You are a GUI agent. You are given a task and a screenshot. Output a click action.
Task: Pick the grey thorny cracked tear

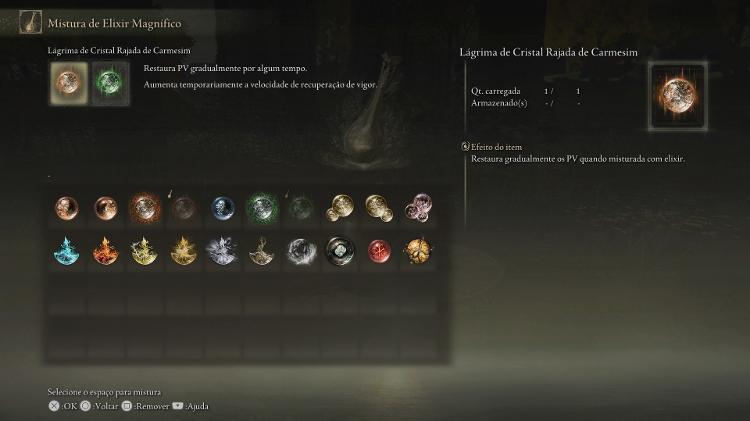[262, 251]
